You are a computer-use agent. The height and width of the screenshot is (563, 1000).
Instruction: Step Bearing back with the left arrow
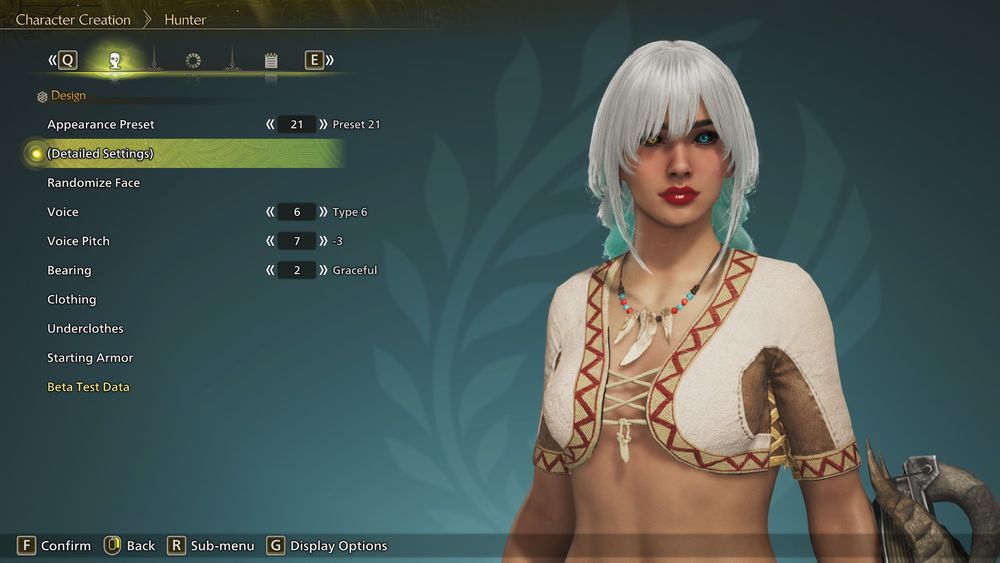(x=270, y=270)
